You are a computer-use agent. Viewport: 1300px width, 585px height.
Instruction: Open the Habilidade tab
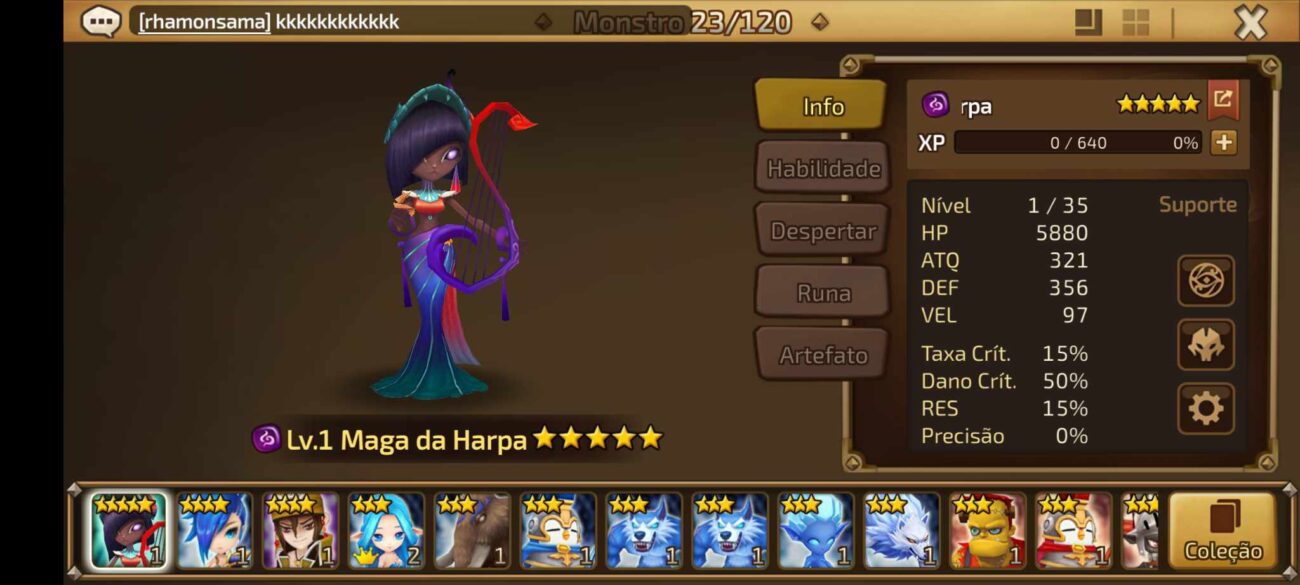[822, 168]
